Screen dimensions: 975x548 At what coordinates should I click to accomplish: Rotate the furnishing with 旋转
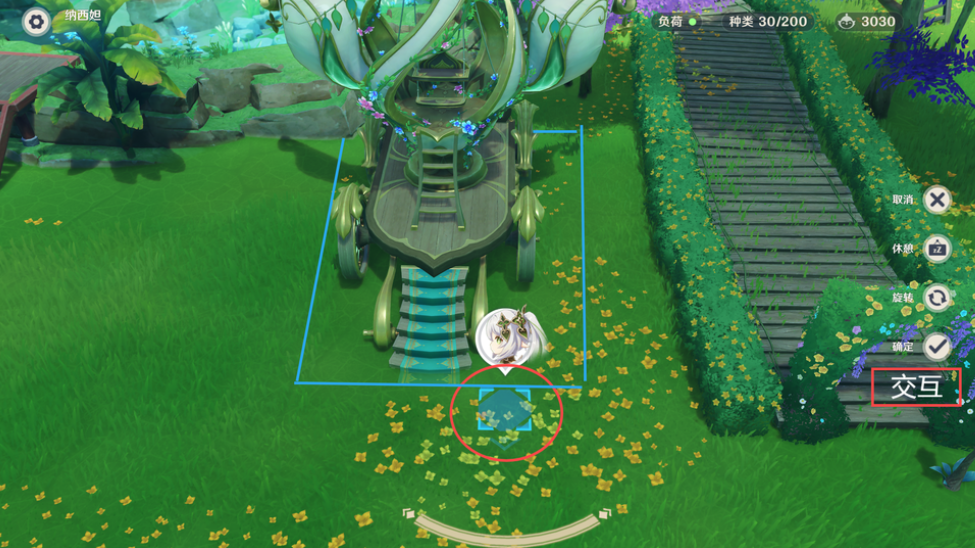pyautogui.click(x=937, y=297)
